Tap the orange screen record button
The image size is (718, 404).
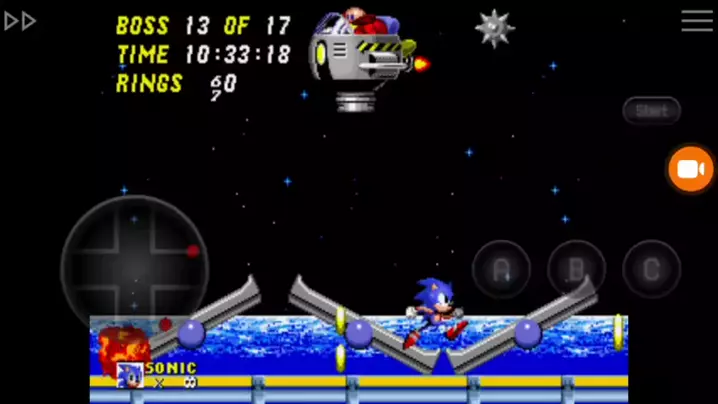coord(691,169)
